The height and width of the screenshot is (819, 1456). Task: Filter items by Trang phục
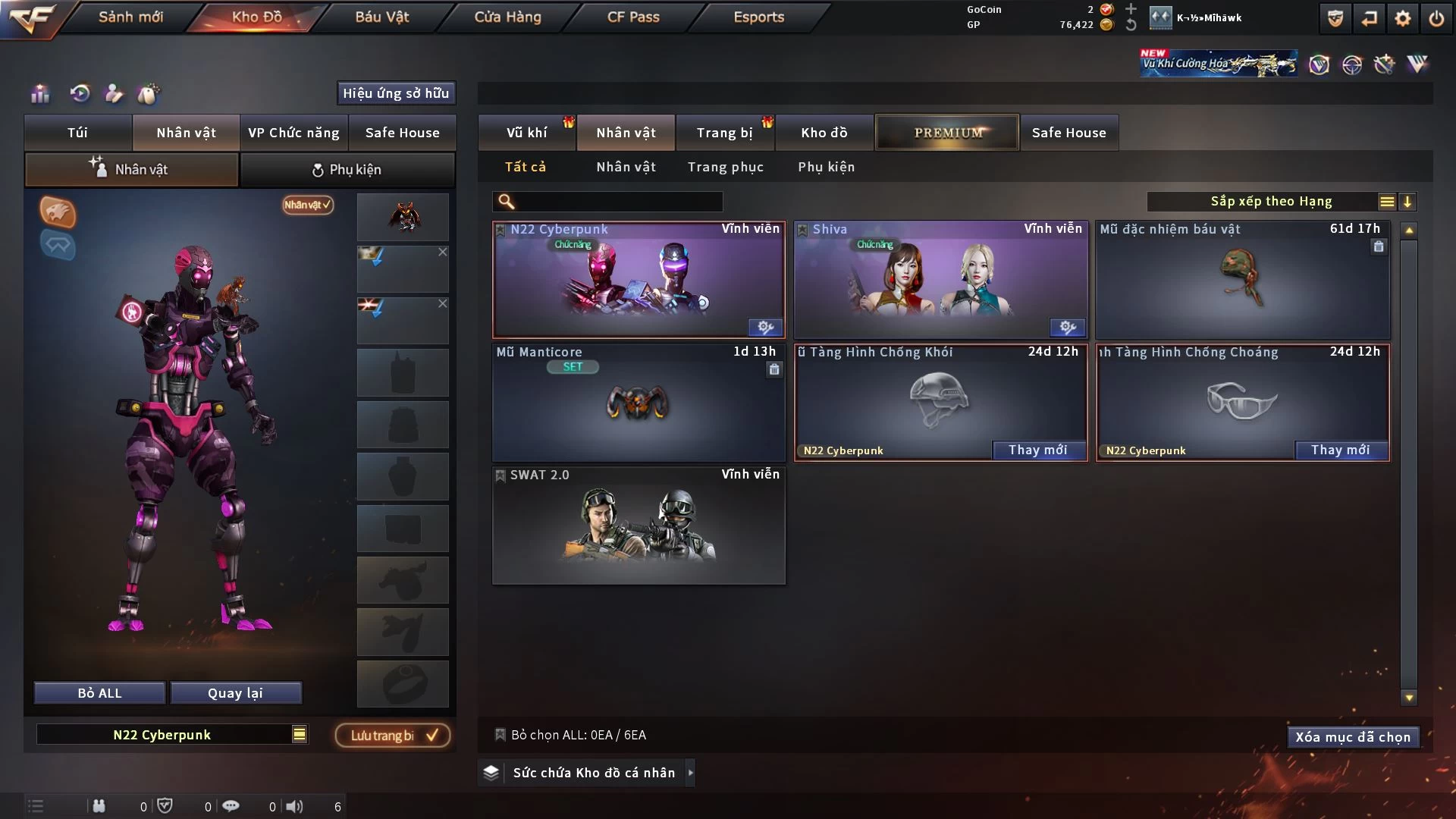click(725, 167)
